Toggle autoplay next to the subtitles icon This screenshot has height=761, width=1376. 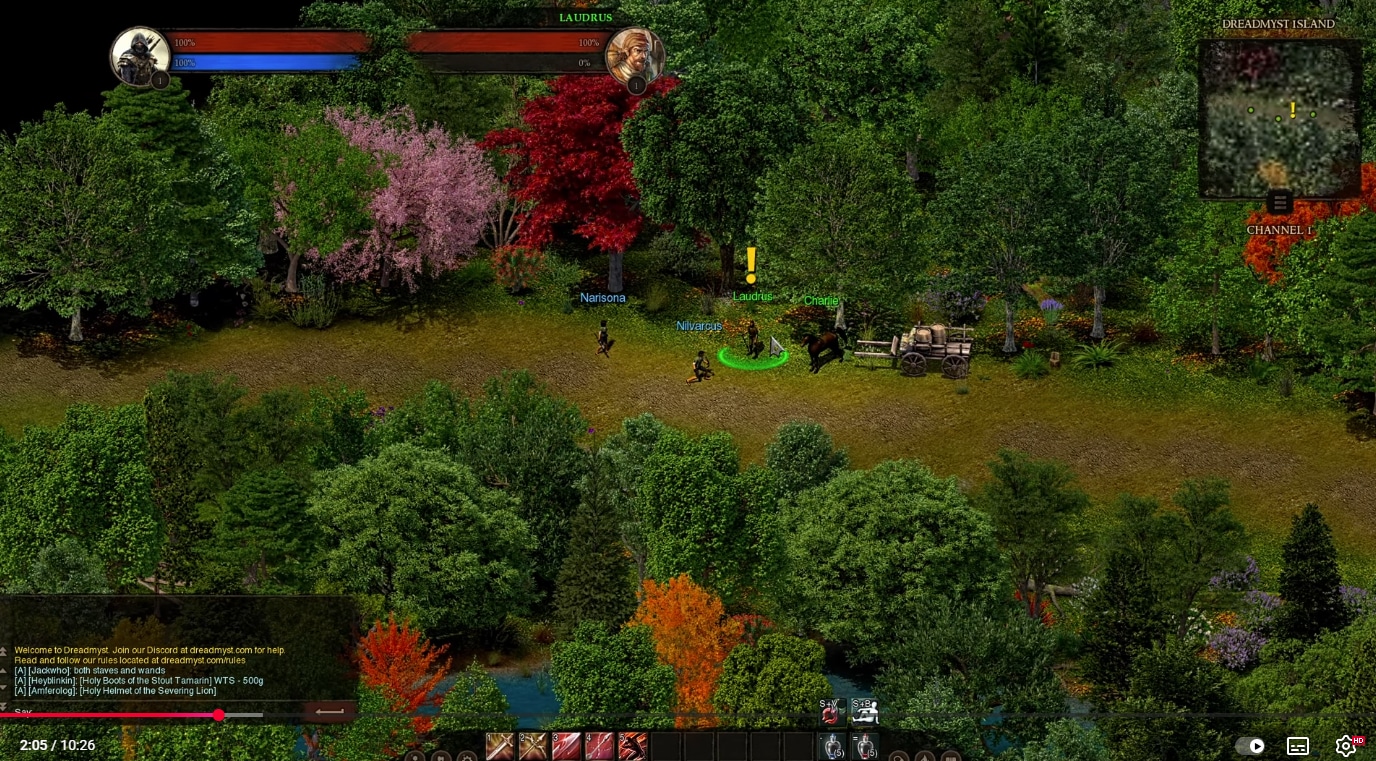(x=1255, y=746)
